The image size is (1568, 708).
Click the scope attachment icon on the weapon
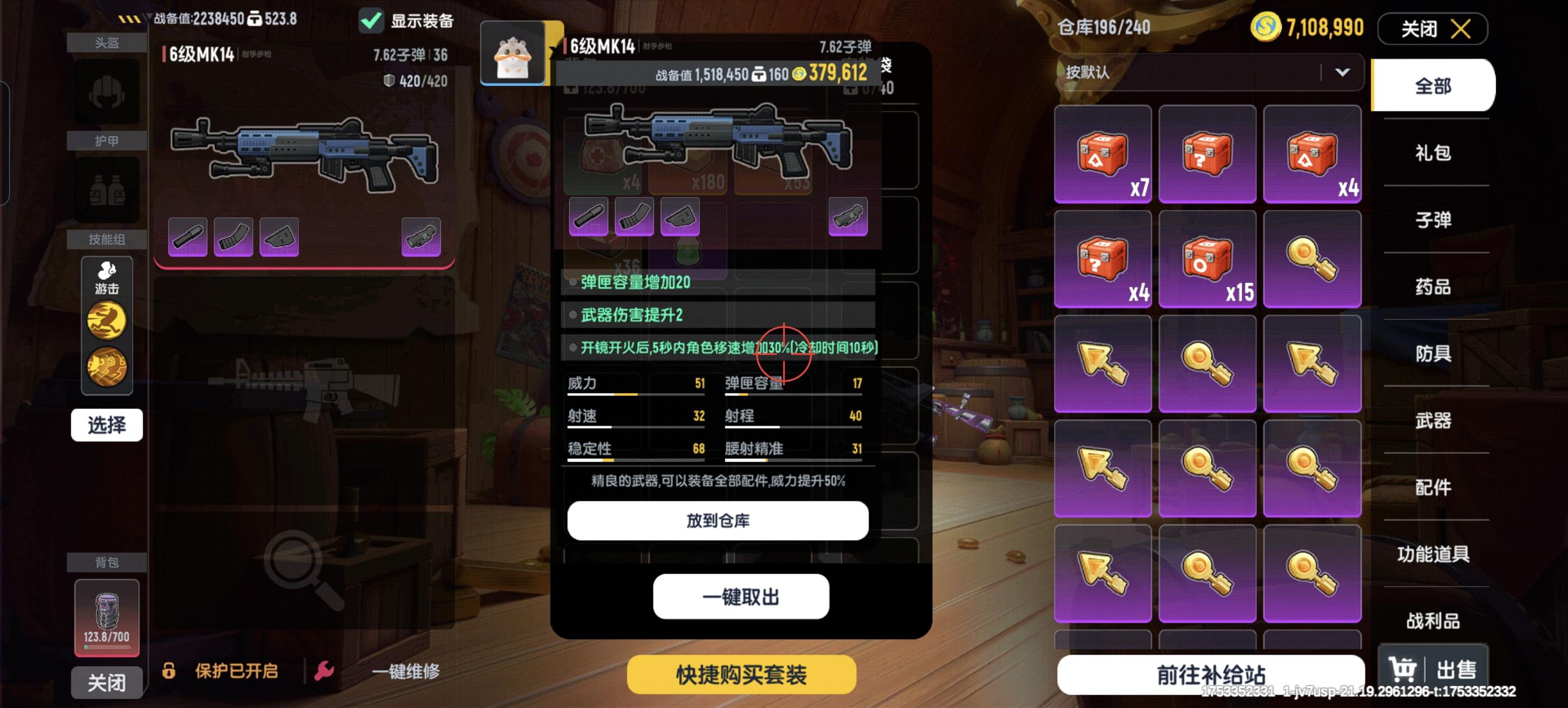tap(421, 236)
